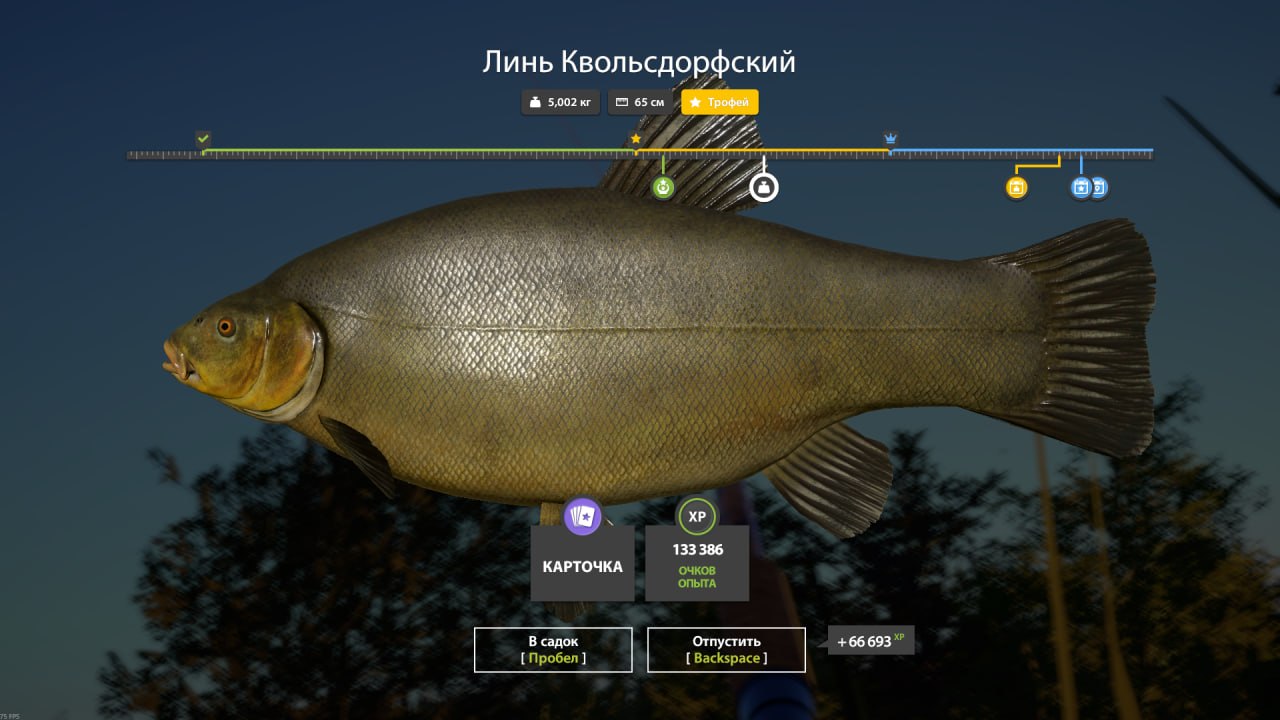Click the green circular marker on the scale

(x=663, y=187)
